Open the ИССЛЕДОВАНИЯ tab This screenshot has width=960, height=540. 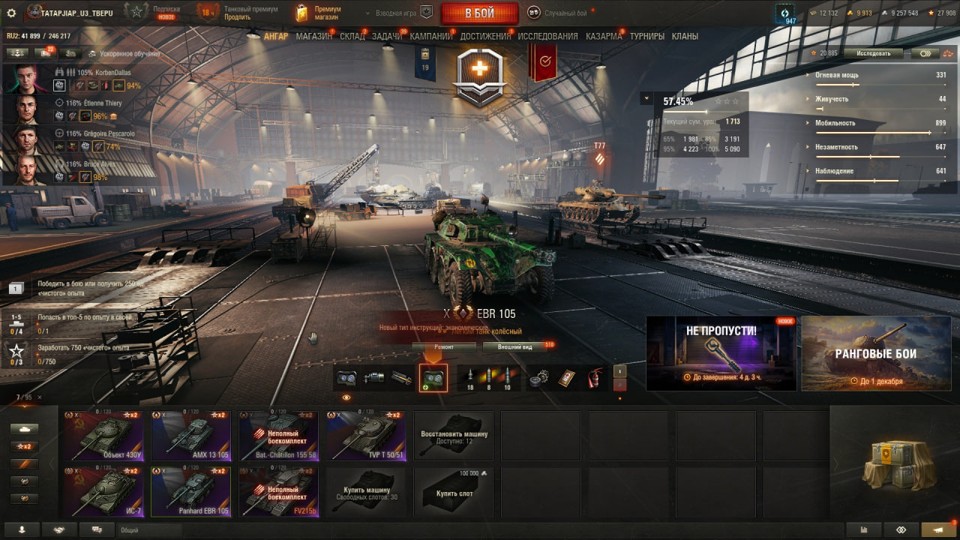click(x=548, y=36)
